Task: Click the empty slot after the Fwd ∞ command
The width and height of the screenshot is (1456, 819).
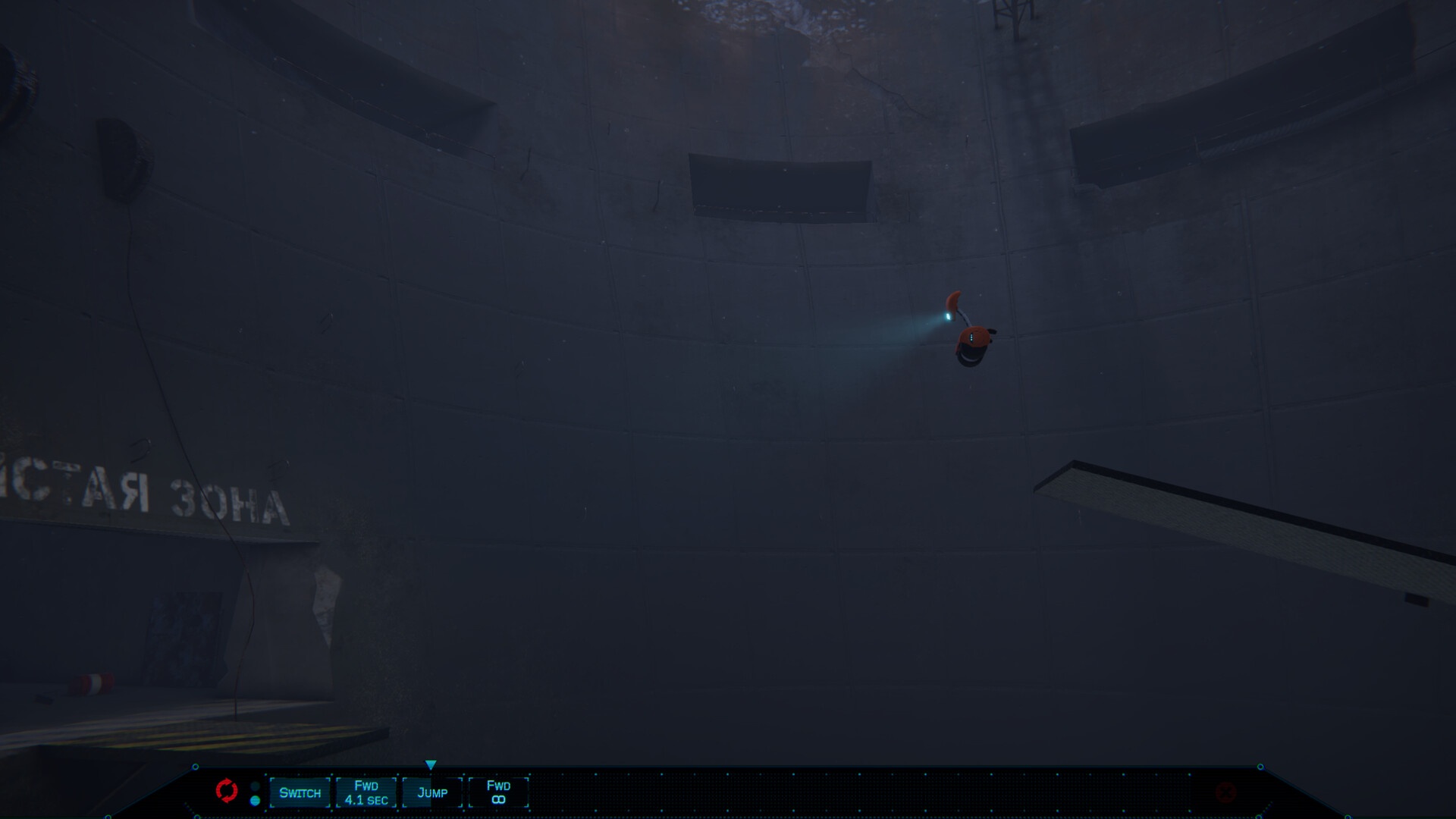Action: click(x=565, y=792)
